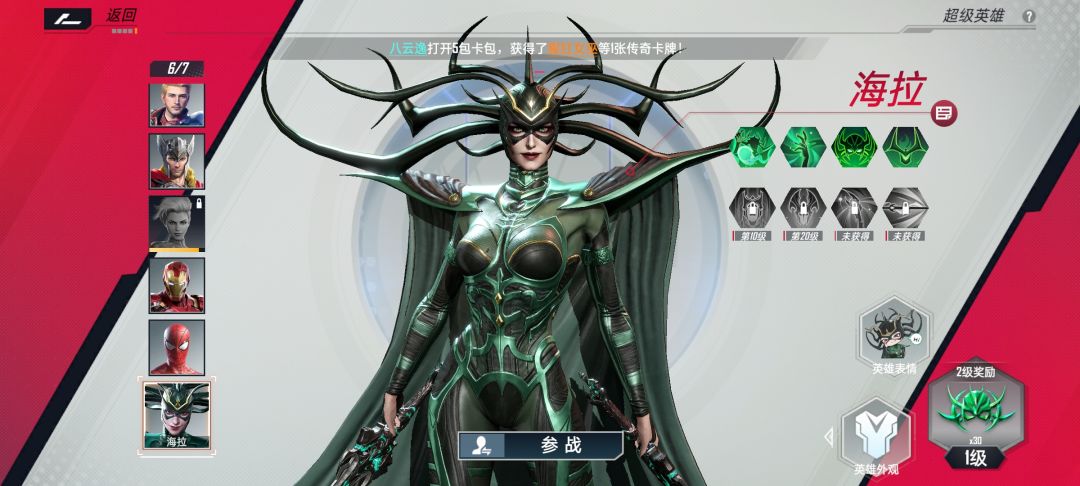The width and height of the screenshot is (1080, 486).
Task: View the 2级奖励 level reward
Action: point(976,412)
